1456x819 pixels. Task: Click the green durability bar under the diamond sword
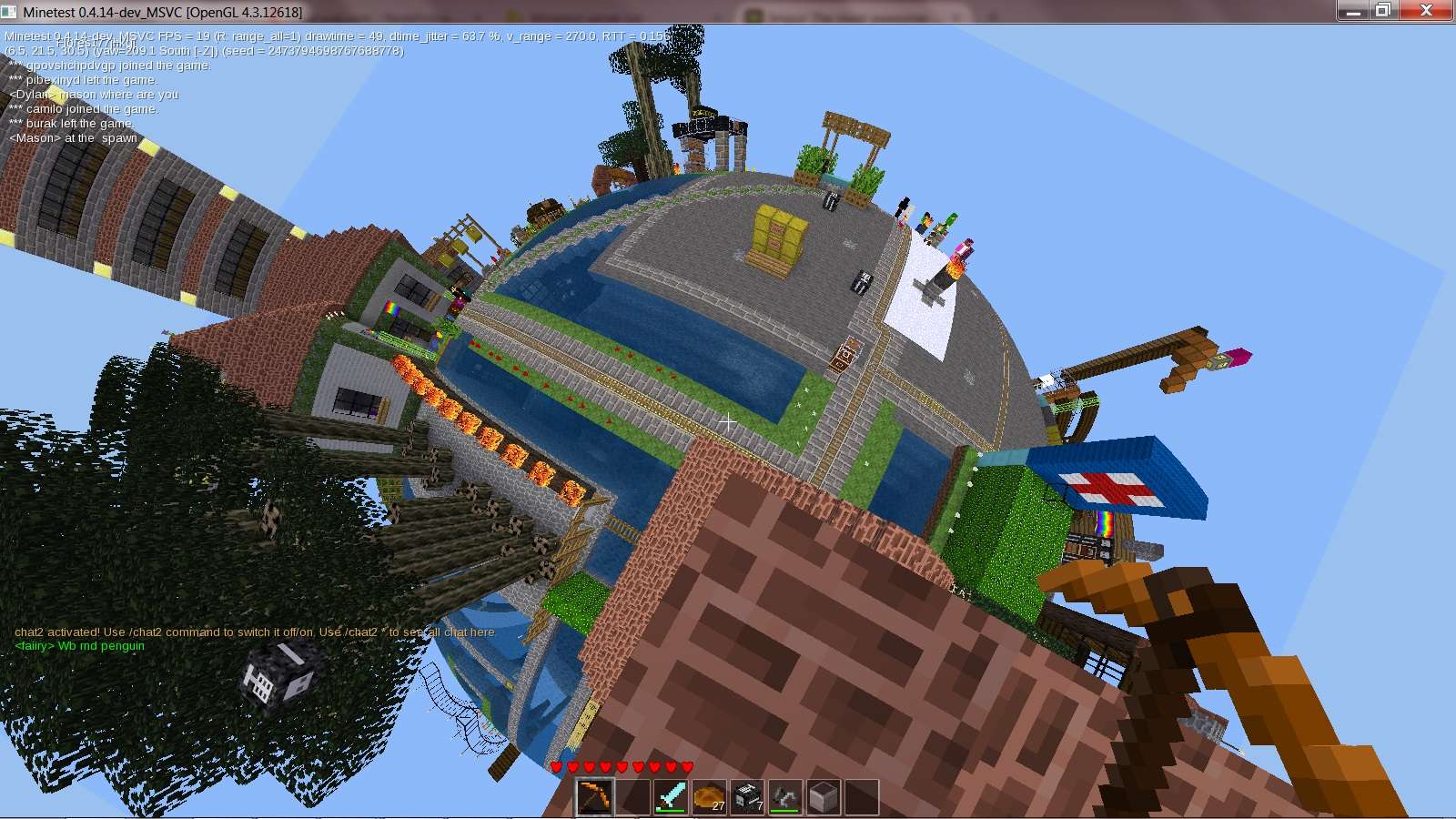point(671,809)
